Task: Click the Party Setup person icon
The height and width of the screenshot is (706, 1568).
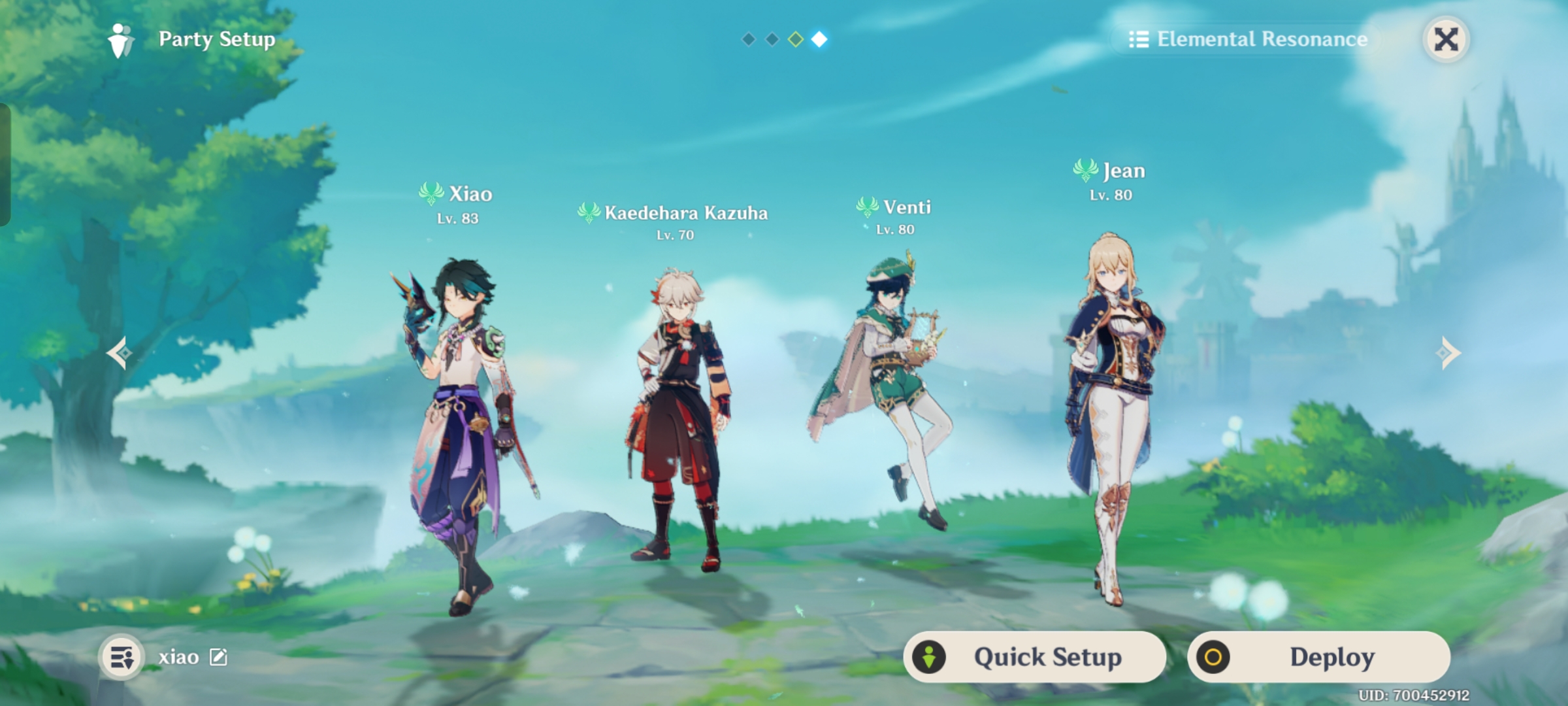Action: click(x=121, y=39)
